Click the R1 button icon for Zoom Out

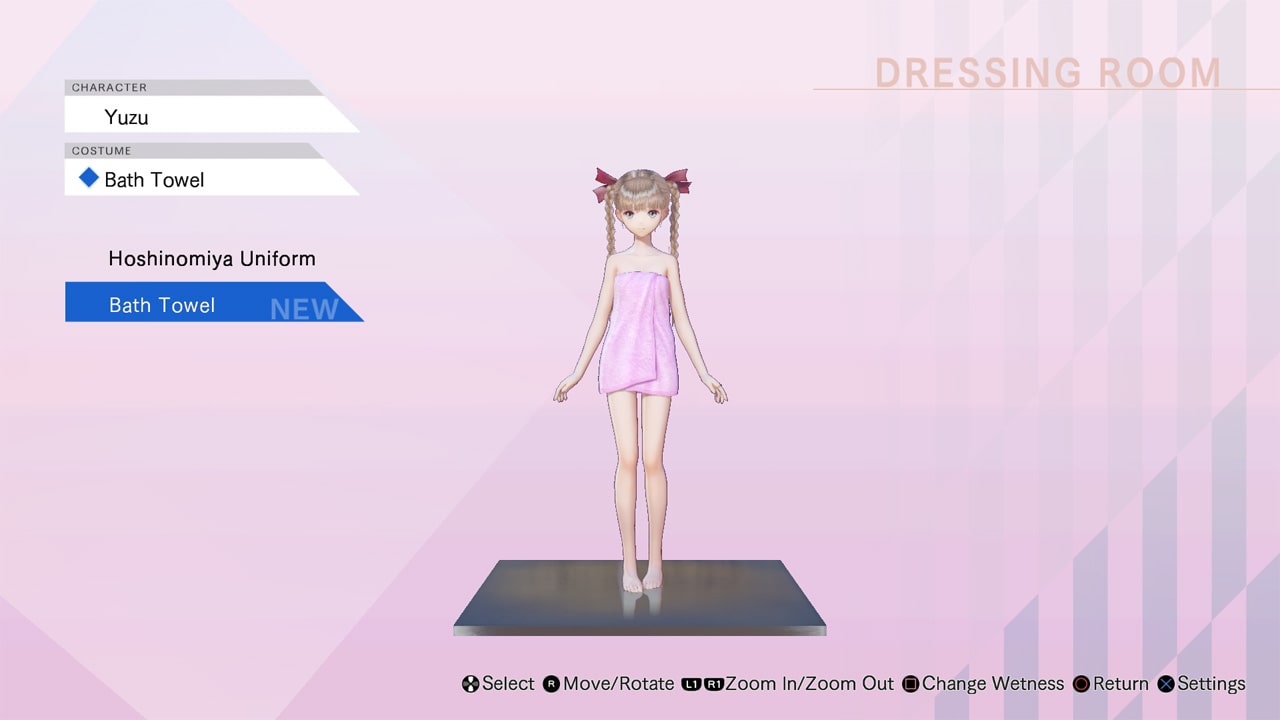712,684
